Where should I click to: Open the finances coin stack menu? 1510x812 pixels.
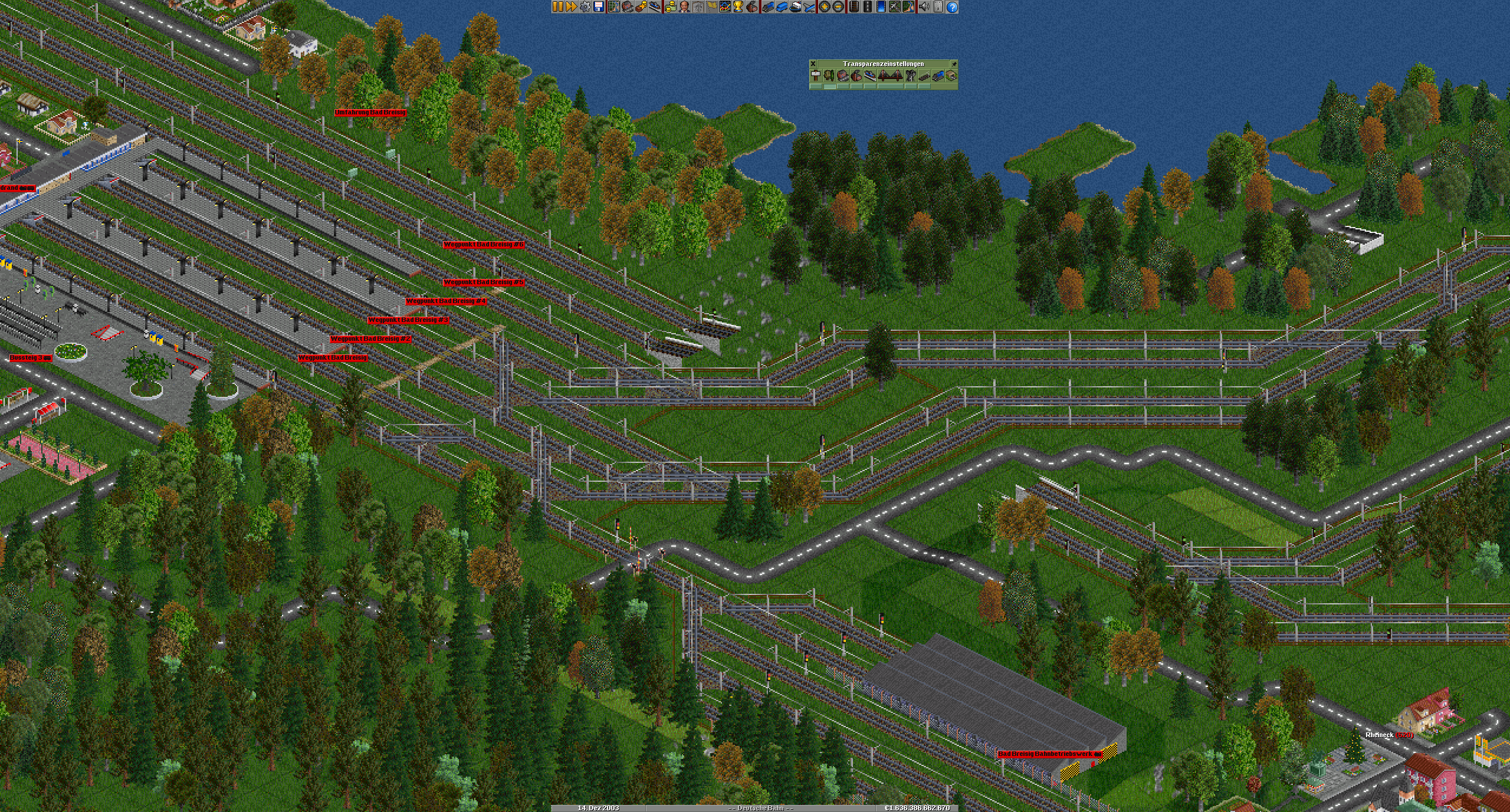pos(670,7)
